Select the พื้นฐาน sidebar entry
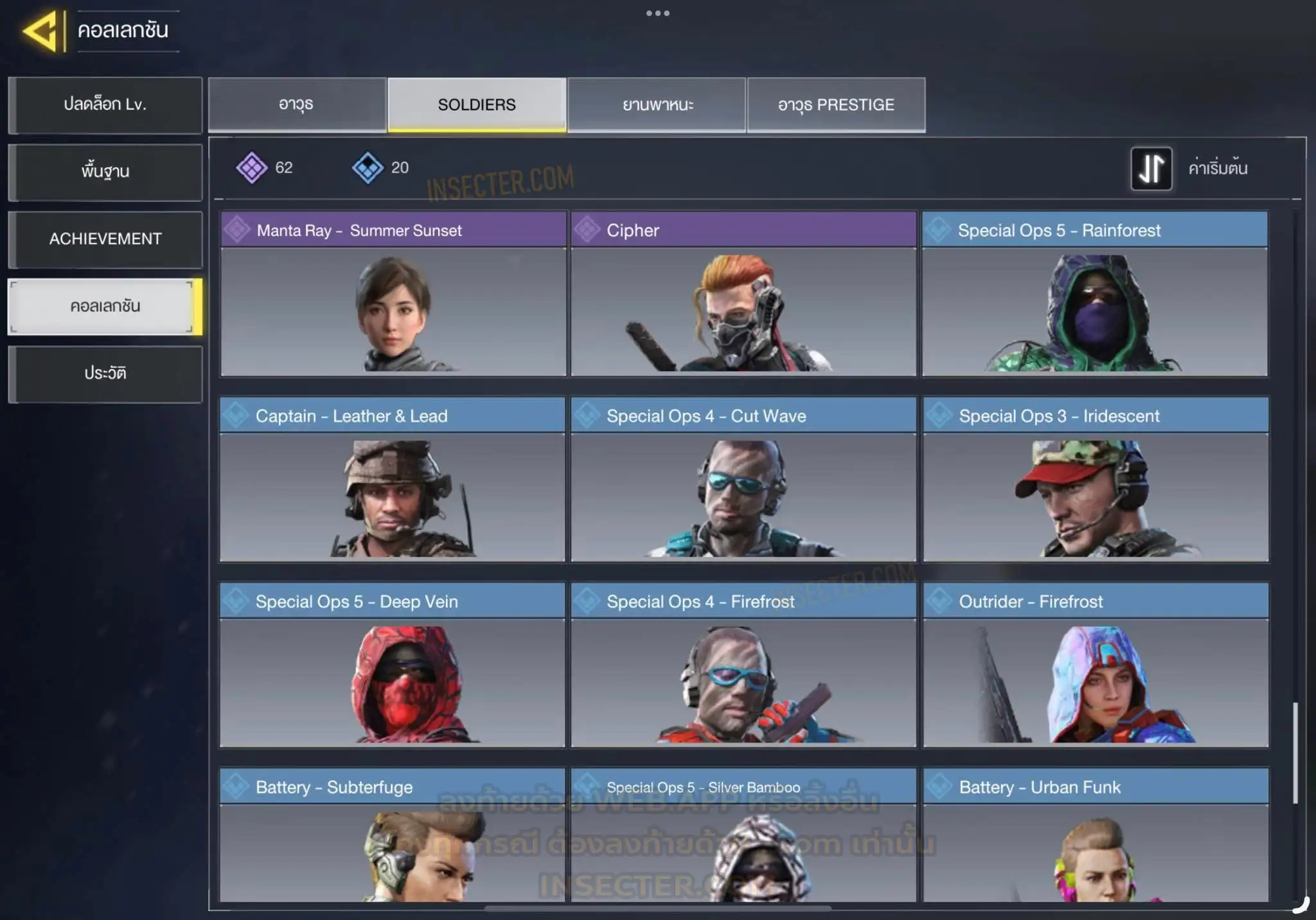This screenshot has height=920, width=1316. tap(105, 172)
